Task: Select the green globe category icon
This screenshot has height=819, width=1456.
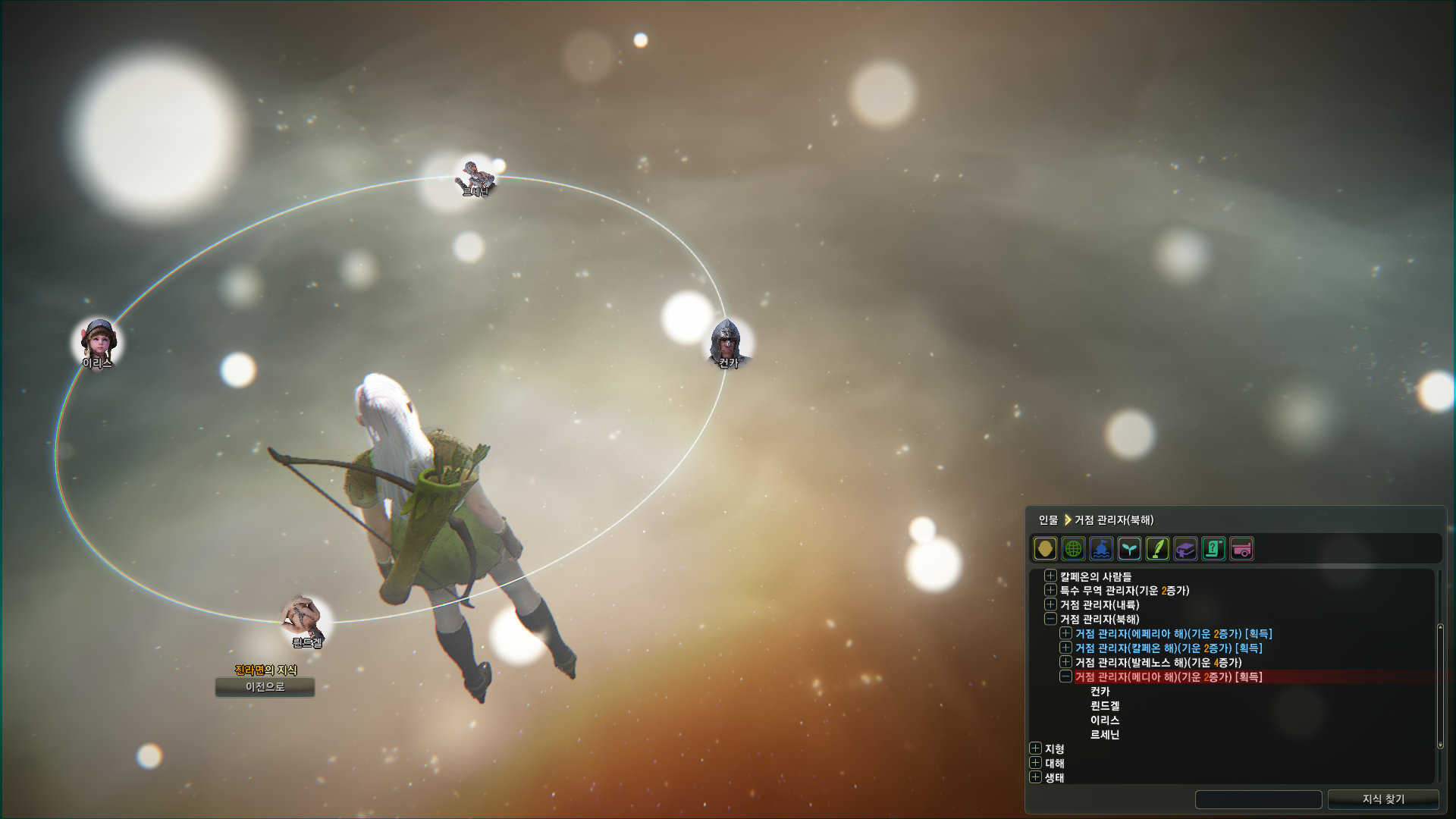Action: pos(1073,548)
